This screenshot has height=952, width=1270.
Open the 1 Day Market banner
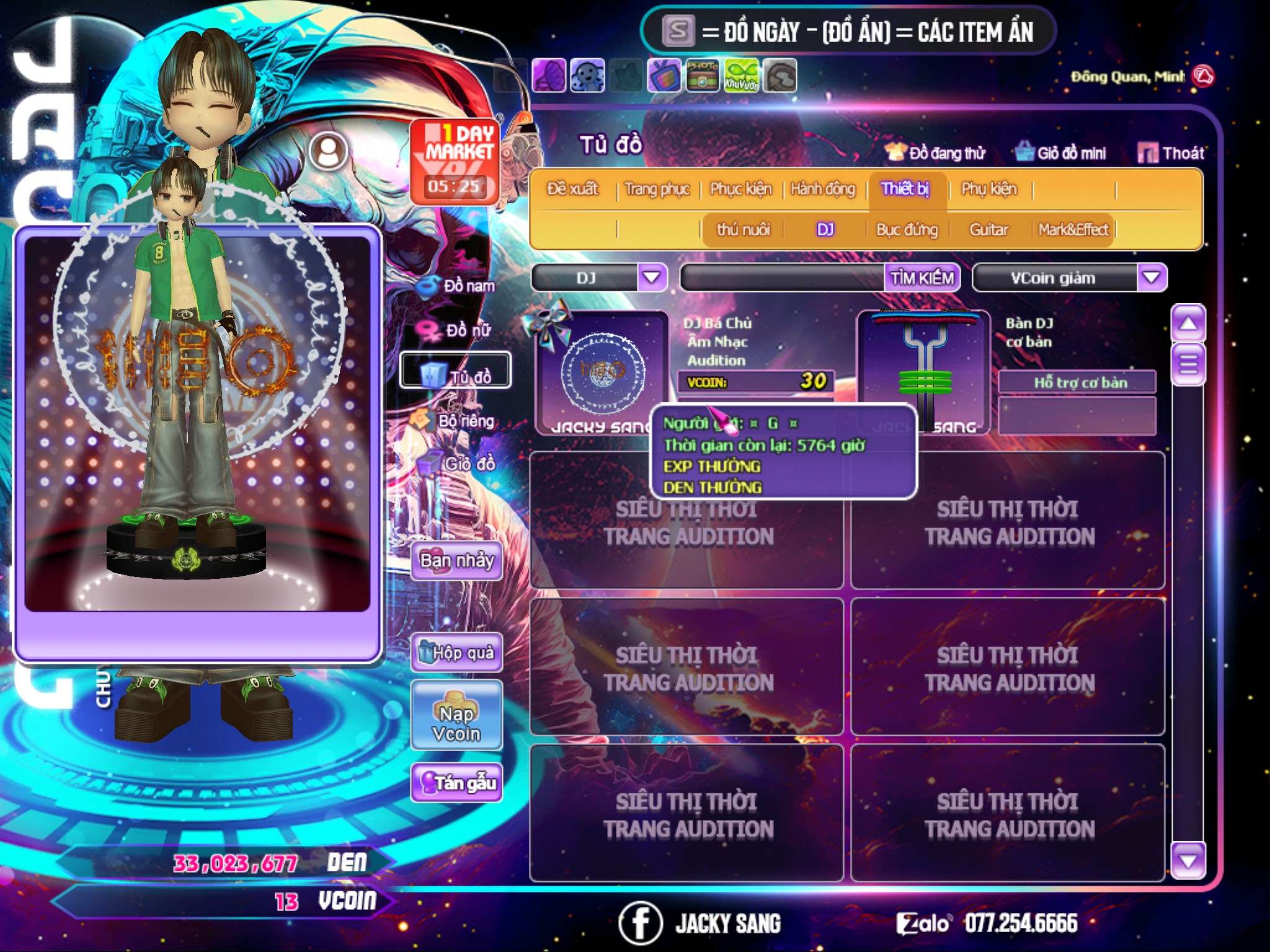[x=455, y=161]
